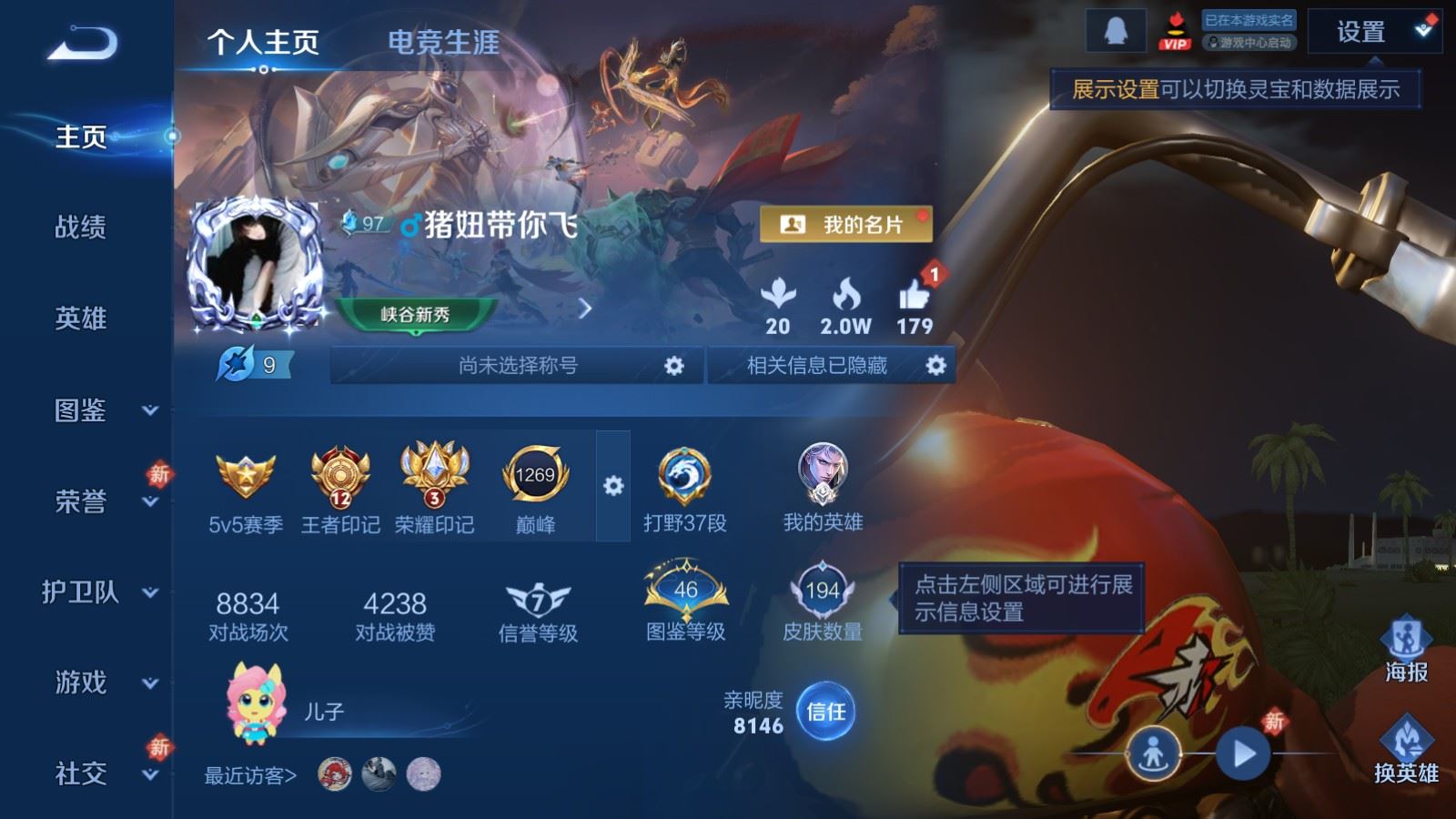
Task: Click the VIP icon at the top
Action: tap(1176, 32)
